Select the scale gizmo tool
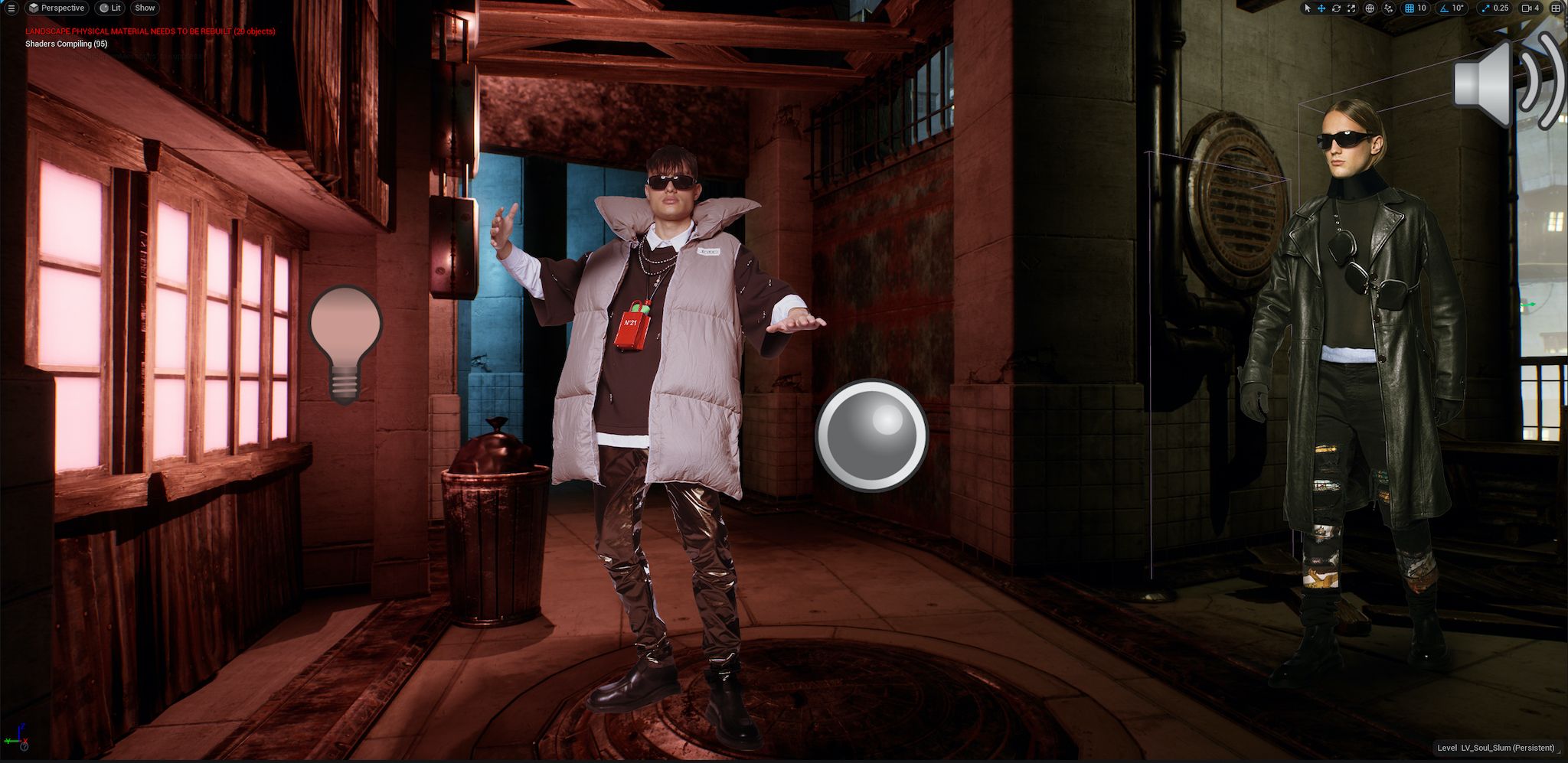The image size is (1568, 763). [1351, 8]
